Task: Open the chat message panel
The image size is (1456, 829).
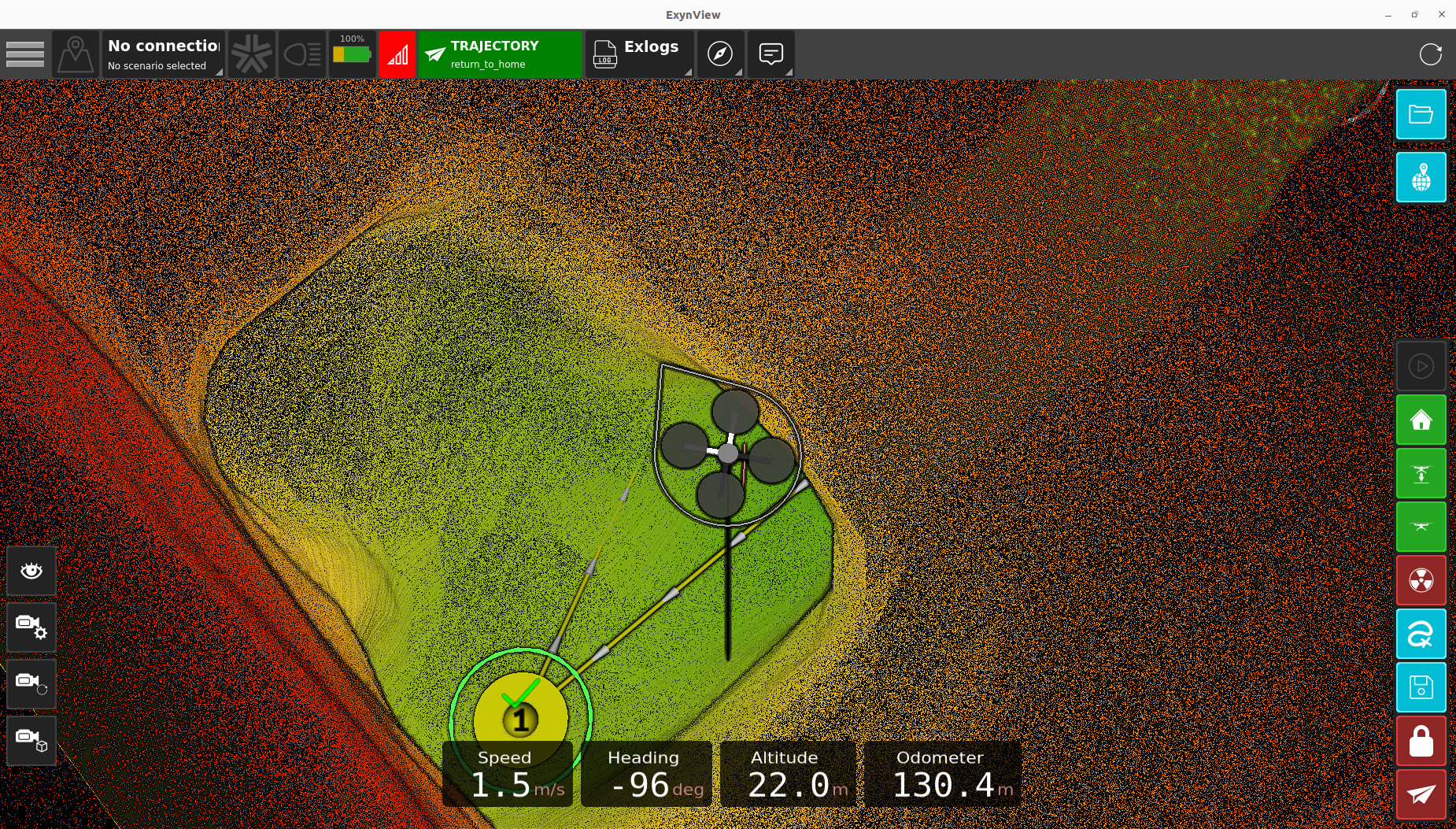Action: tap(770, 54)
